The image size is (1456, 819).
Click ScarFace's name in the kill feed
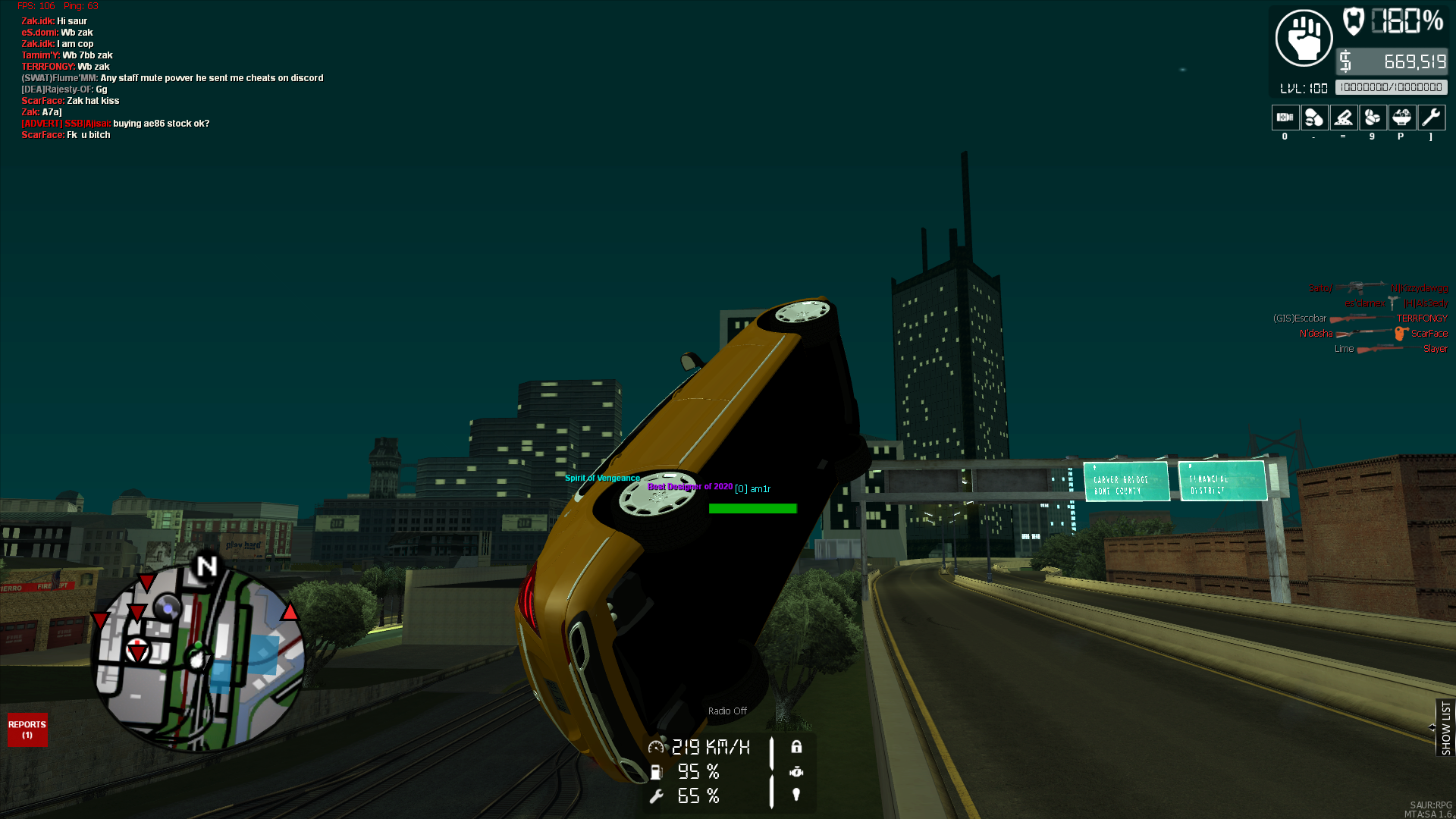click(1429, 334)
